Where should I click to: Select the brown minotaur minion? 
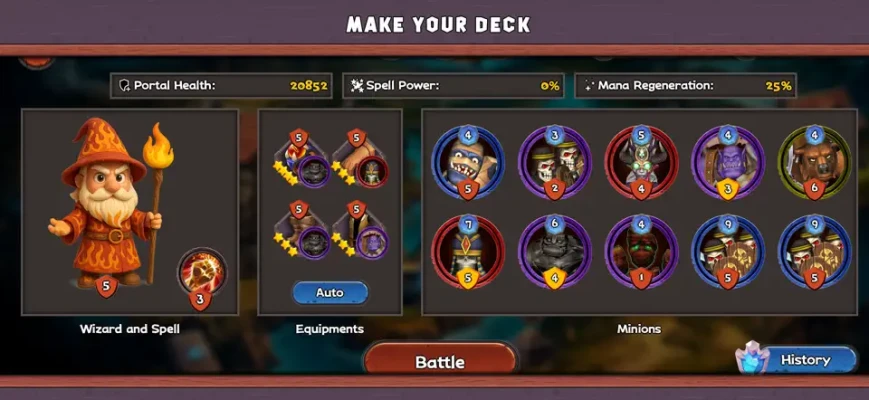tap(815, 162)
